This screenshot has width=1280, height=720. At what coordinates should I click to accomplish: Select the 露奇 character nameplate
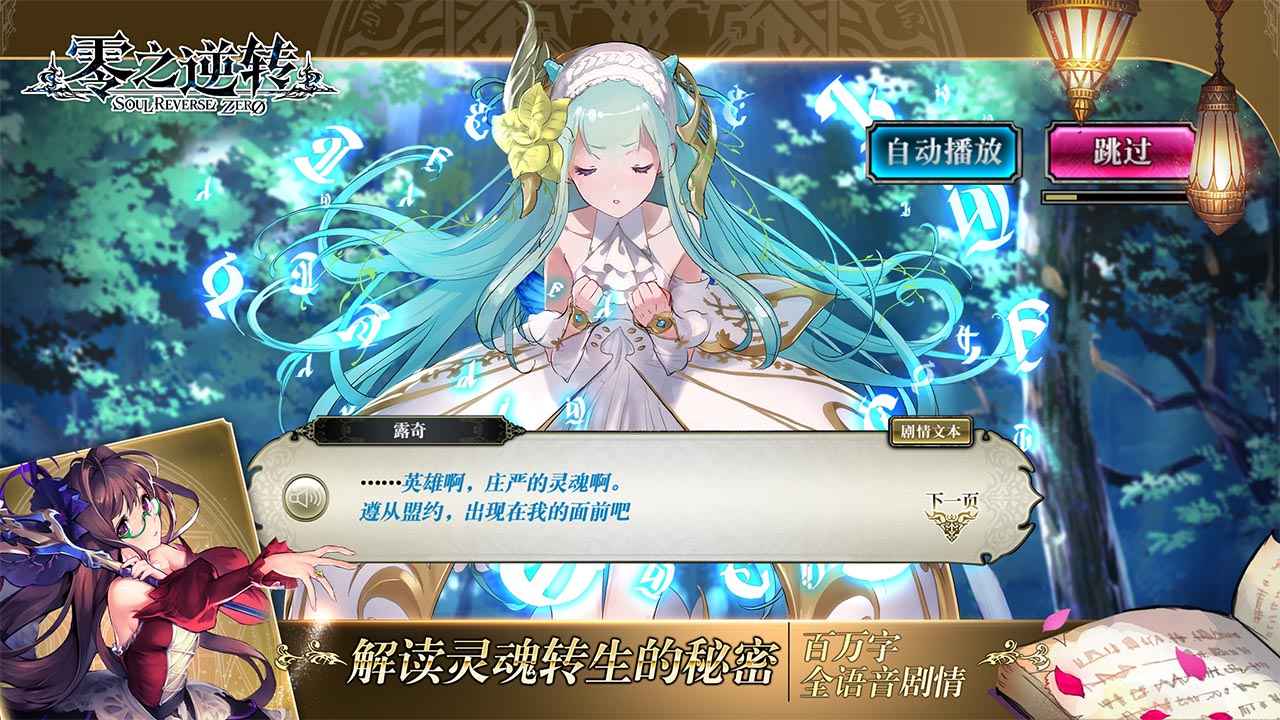click(x=412, y=432)
